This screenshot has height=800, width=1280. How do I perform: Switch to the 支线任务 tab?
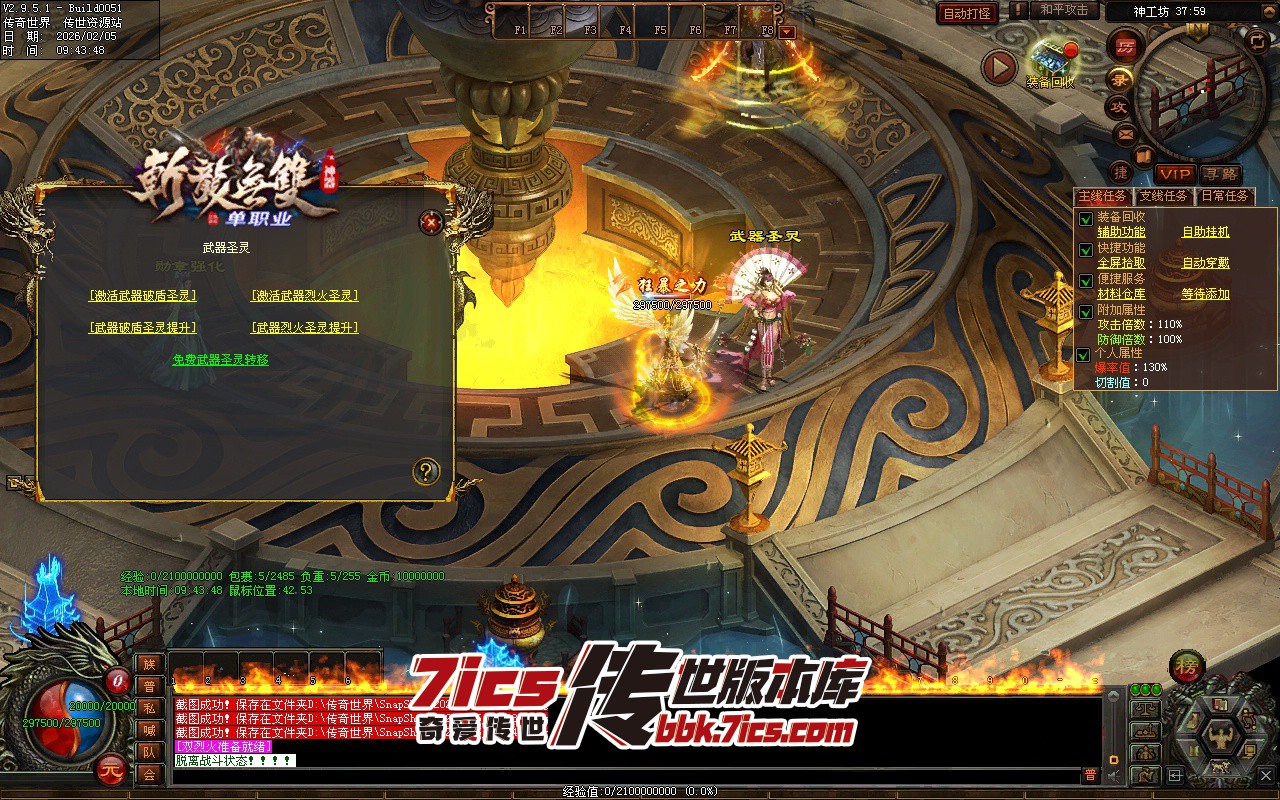point(1164,196)
